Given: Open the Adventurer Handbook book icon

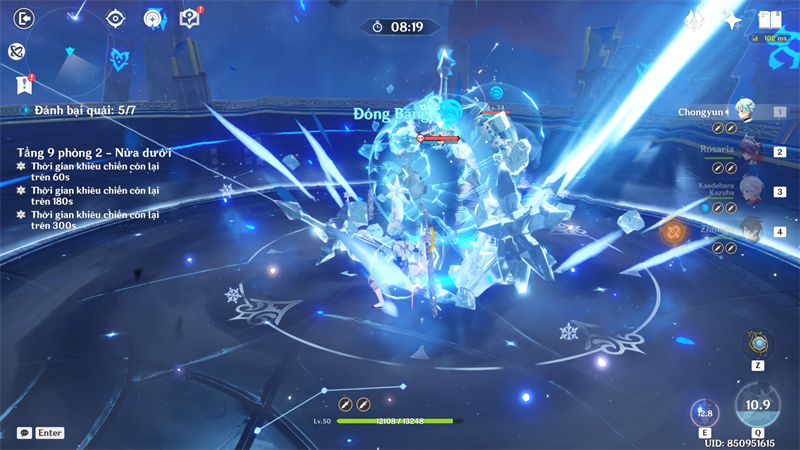Looking at the screenshot, I should click(x=769, y=19).
